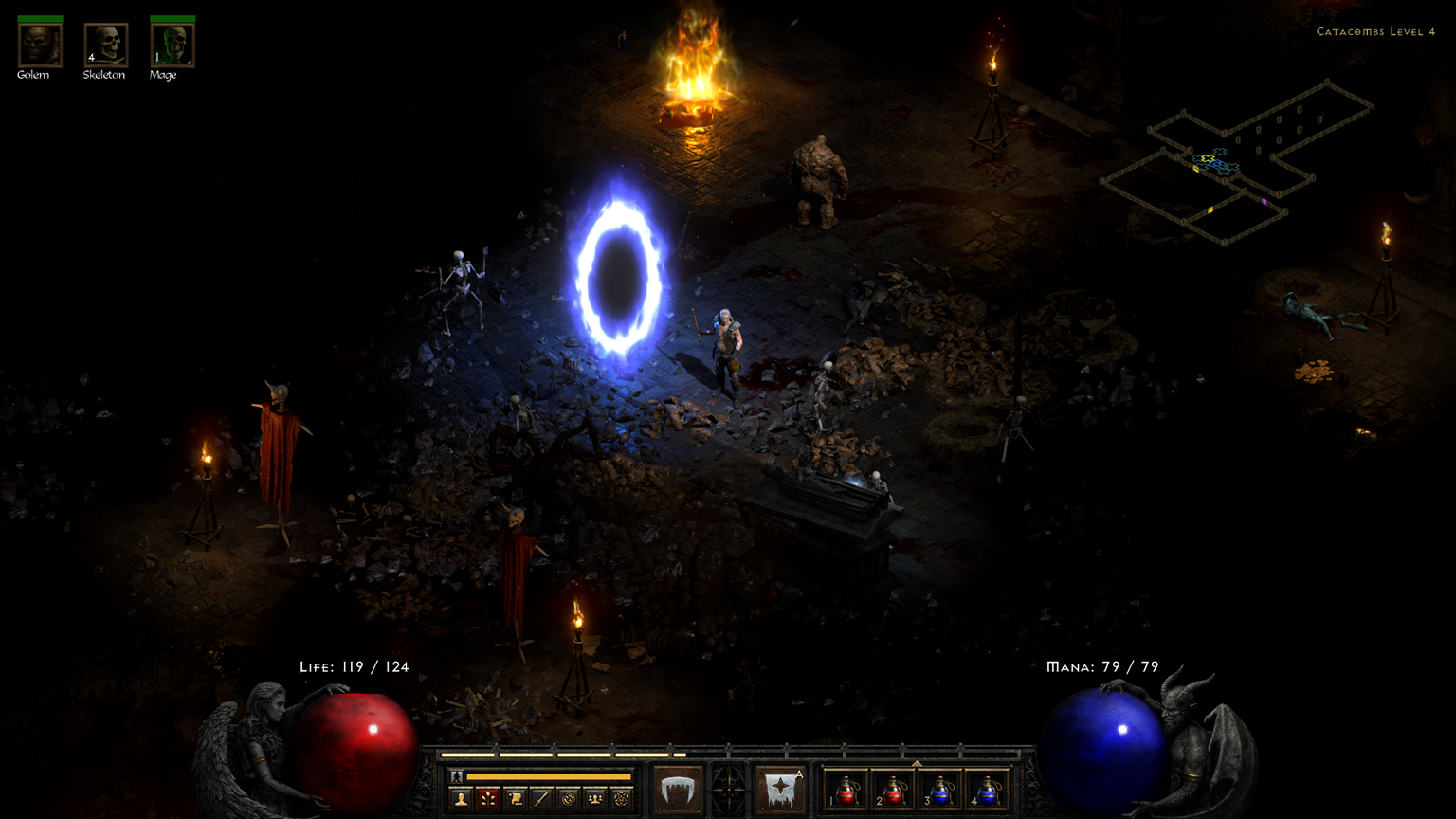This screenshot has width=1456, height=819.
Task: Choose the left fanged-jaw skill button
Action: tap(678, 790)
